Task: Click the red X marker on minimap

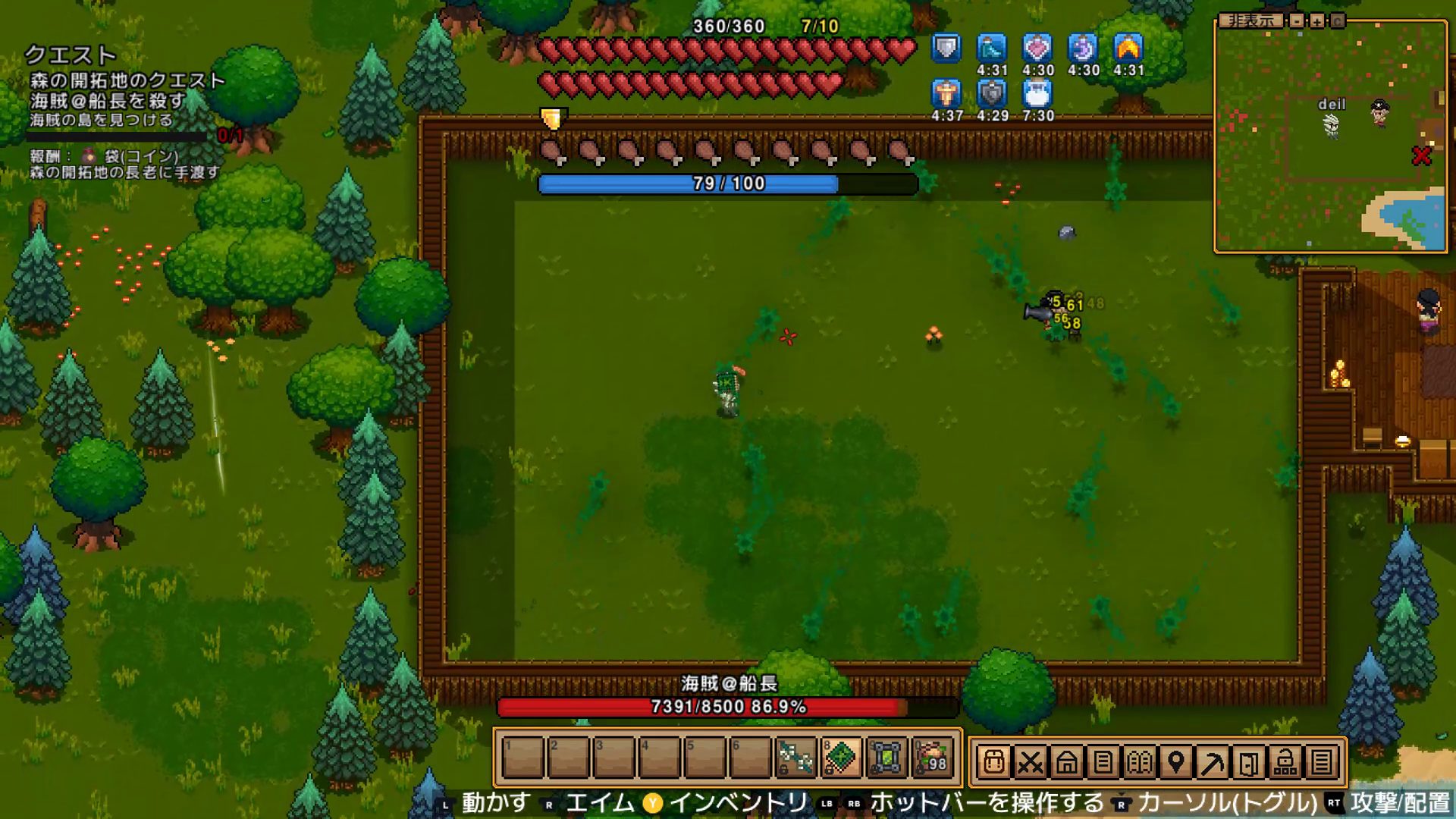Action: pyautogui.click(x=1421, y=156)
